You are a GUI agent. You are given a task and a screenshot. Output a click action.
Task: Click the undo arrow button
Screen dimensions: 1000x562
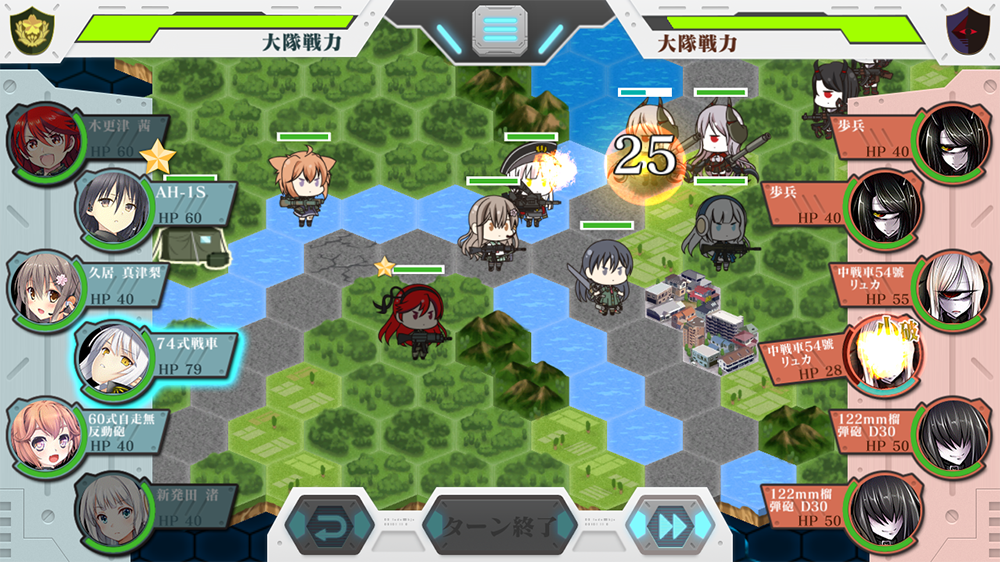click(329, 526)
